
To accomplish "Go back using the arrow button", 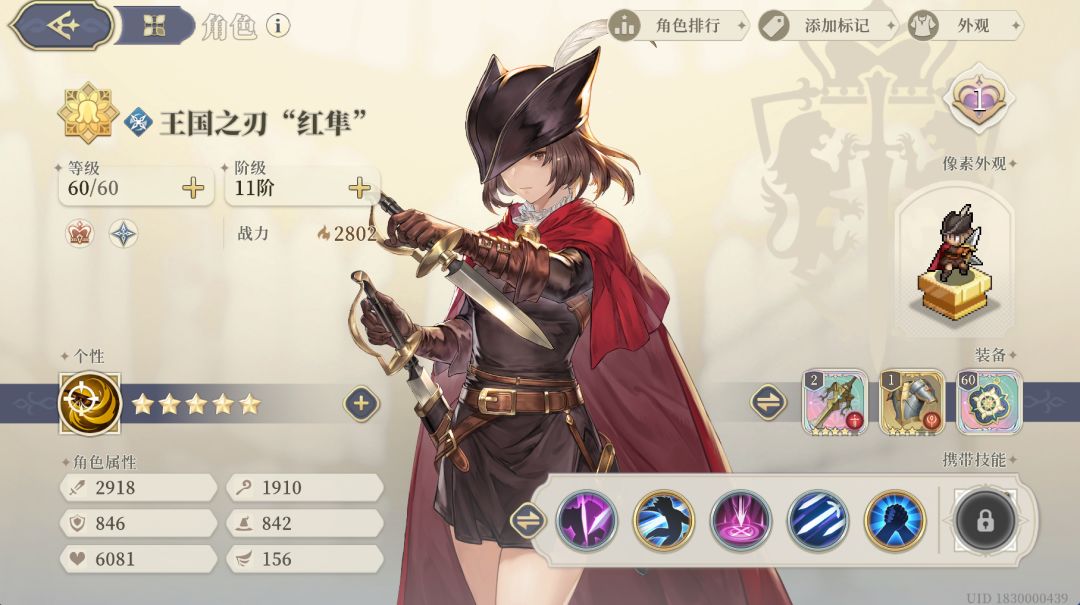I will pos(64,26).
